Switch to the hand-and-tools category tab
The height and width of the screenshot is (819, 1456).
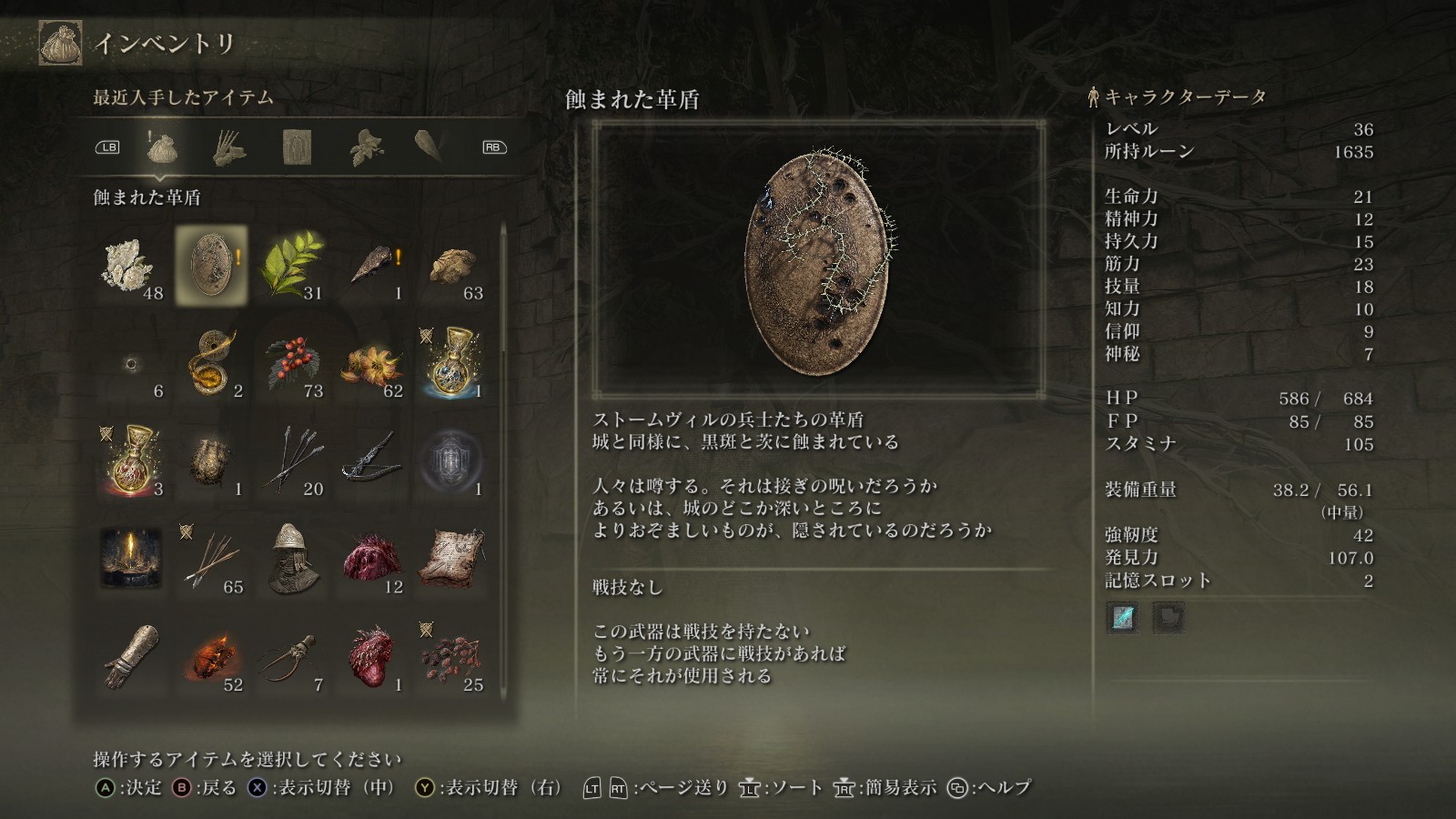click(x=229, y=147)
